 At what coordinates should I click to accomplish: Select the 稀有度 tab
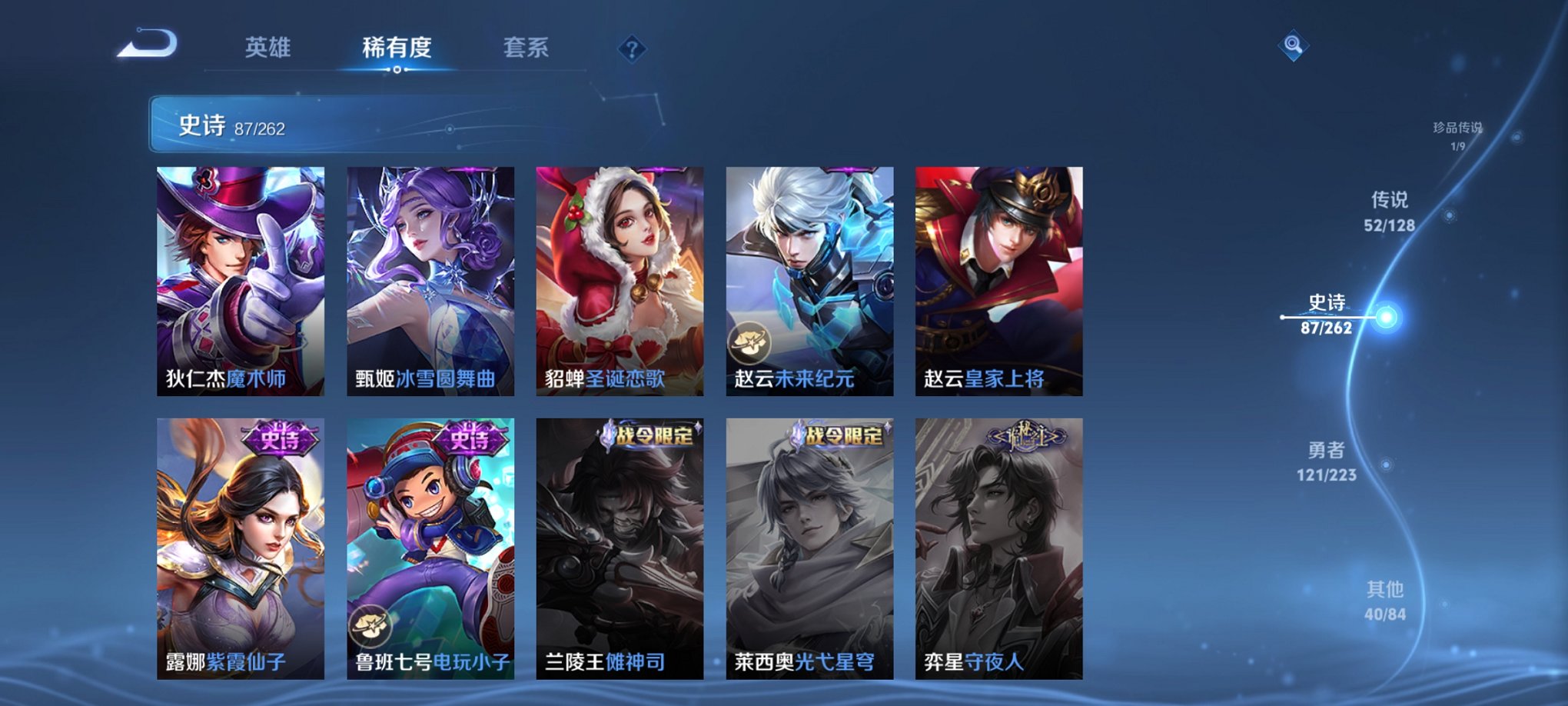(397, 48)
